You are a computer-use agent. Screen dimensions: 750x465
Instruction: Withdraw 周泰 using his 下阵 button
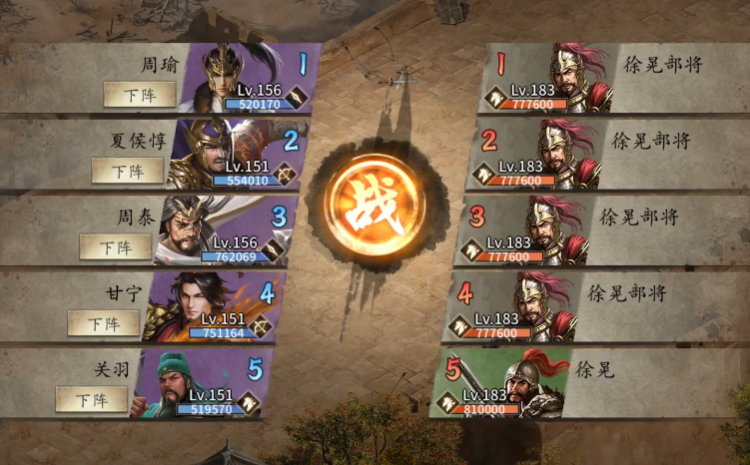click(x=115, y=247)
